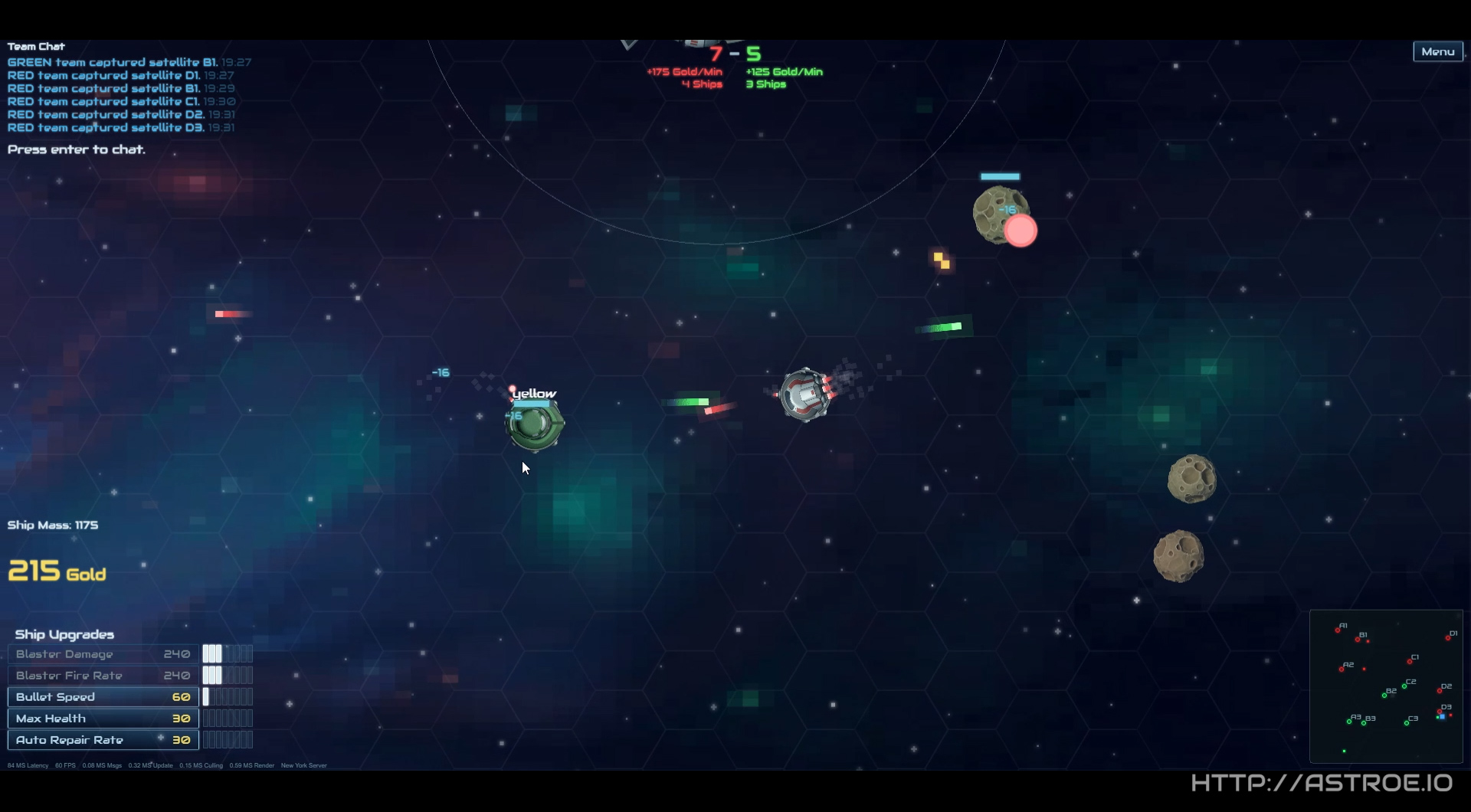This screenshot has height=812, width=1471.
Task: Click the Team Chat panel header
Action: pos(35,46)
